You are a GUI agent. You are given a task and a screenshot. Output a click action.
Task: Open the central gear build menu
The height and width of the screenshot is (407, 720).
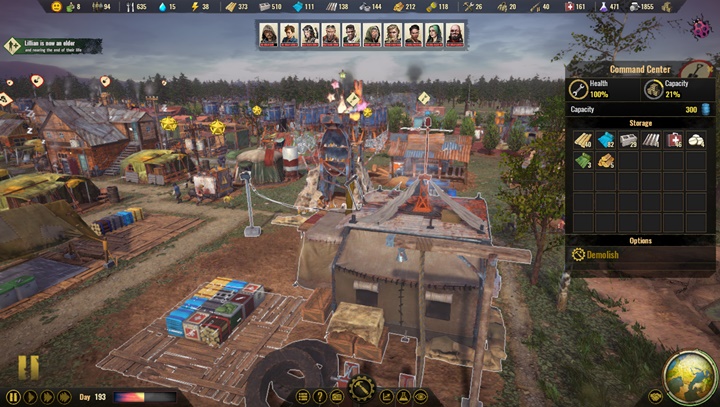pos(361,388)
